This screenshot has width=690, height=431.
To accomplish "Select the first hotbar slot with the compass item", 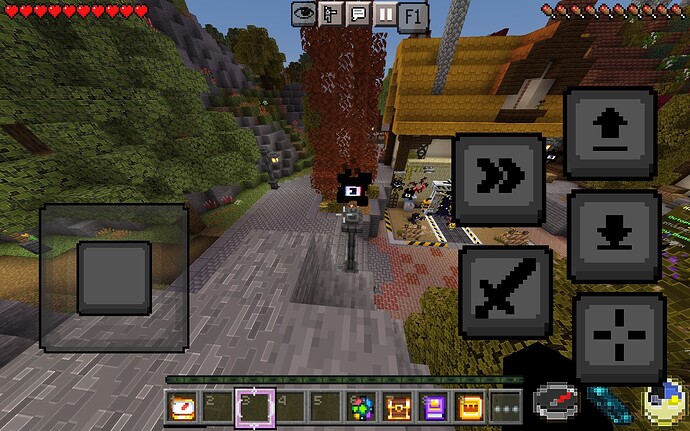I will tap(181, 408).
